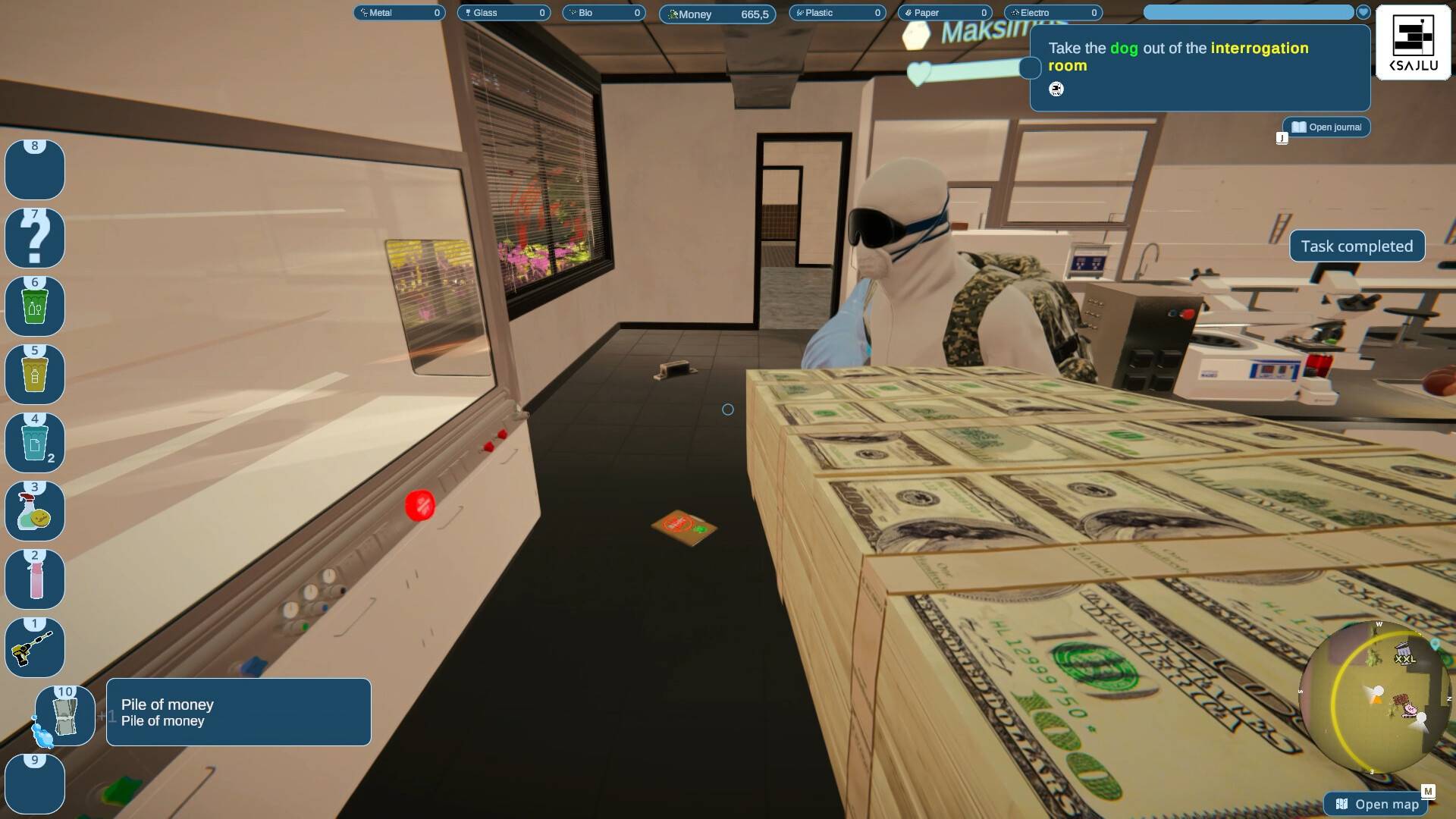Click the Electro resource counter
The width and height of the screenshot is (1456, 819).
pyautogui.click(x=1053, y=12)
